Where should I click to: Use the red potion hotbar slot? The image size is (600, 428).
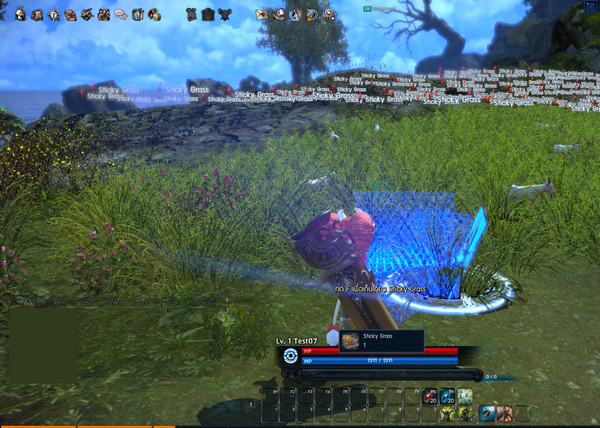pyautogui.click(x=429, y=397)
